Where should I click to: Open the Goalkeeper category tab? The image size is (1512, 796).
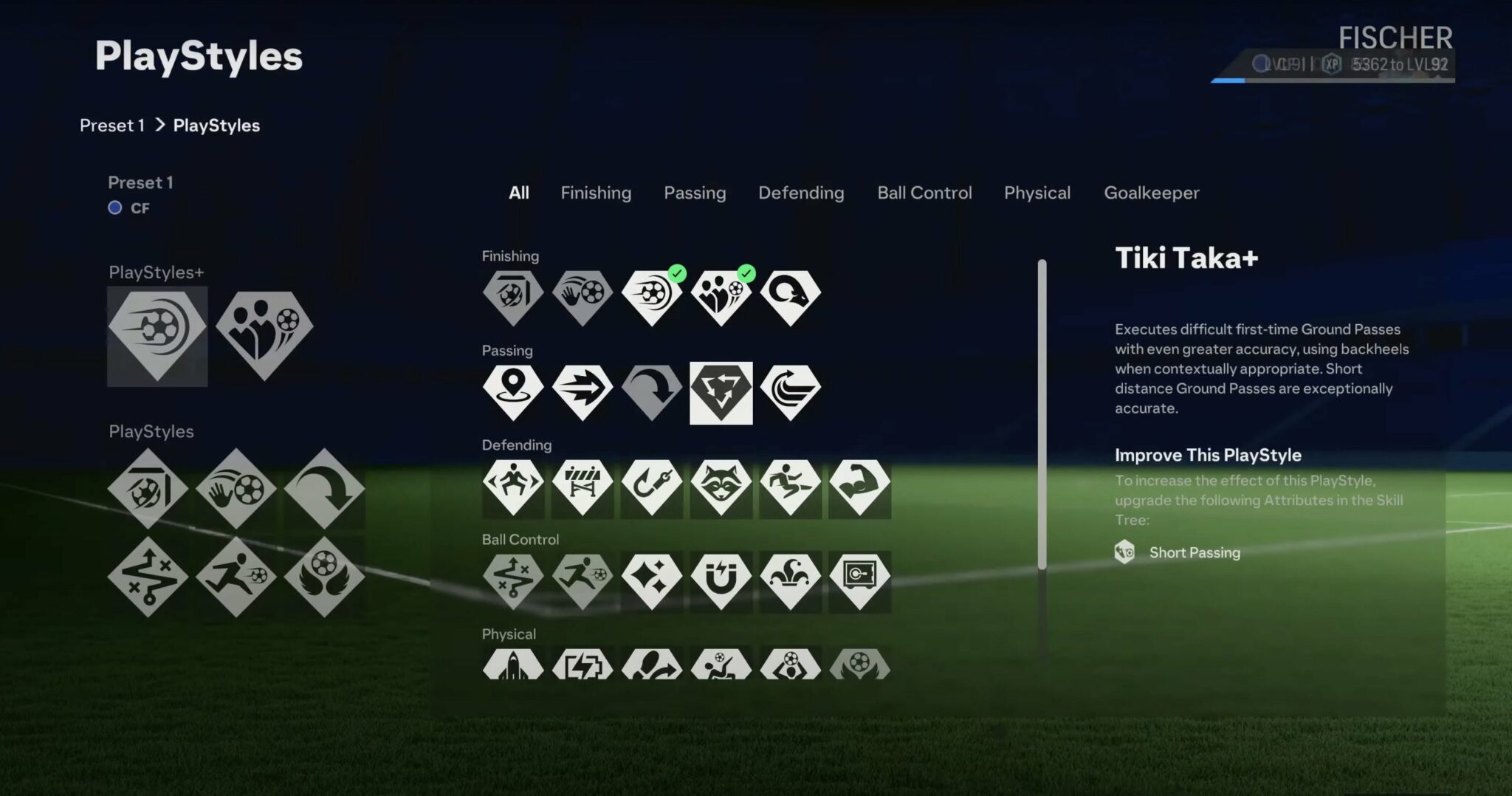1151,193
